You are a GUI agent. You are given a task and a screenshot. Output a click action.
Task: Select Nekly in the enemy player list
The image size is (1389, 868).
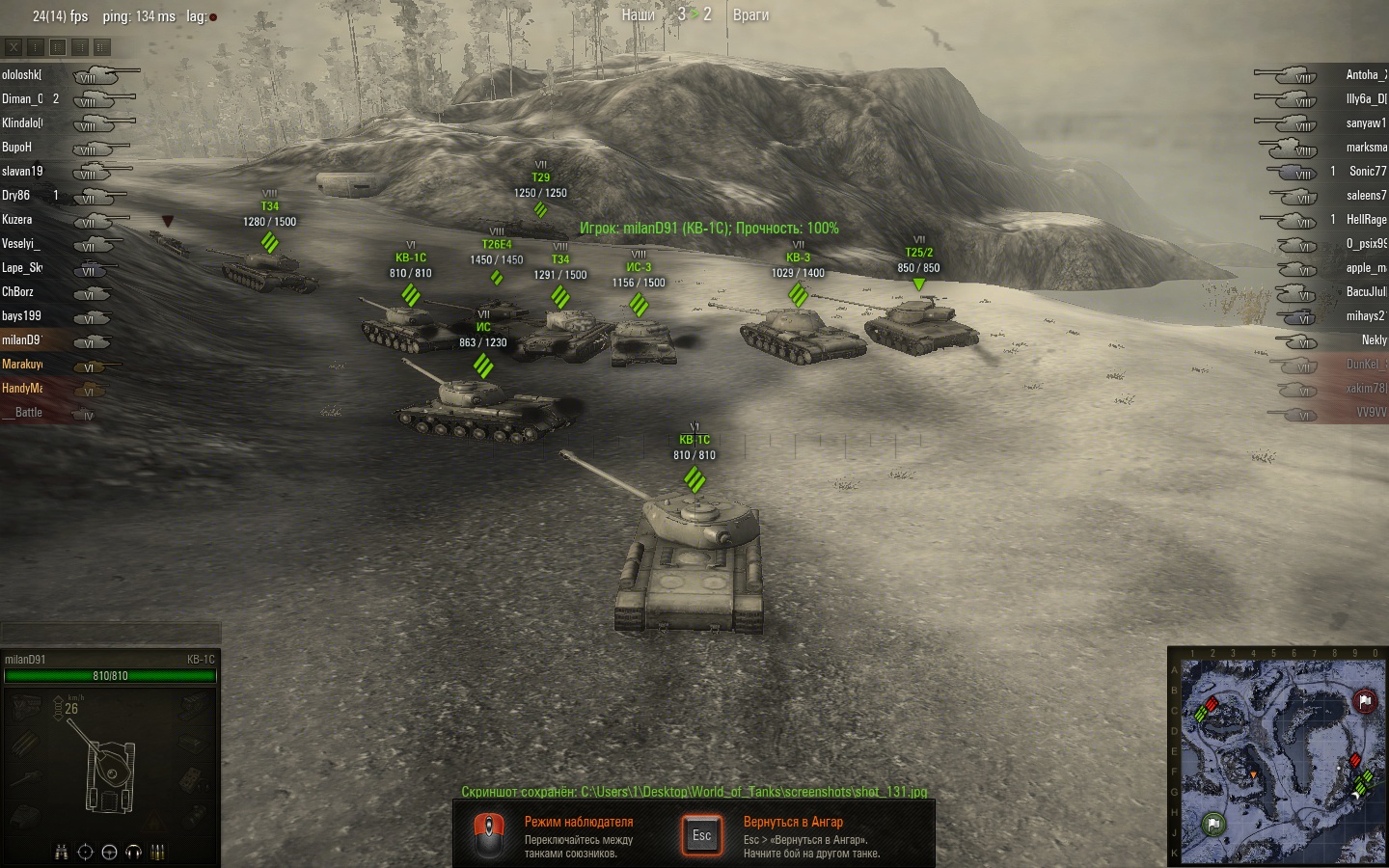(x=1374, y=340)
